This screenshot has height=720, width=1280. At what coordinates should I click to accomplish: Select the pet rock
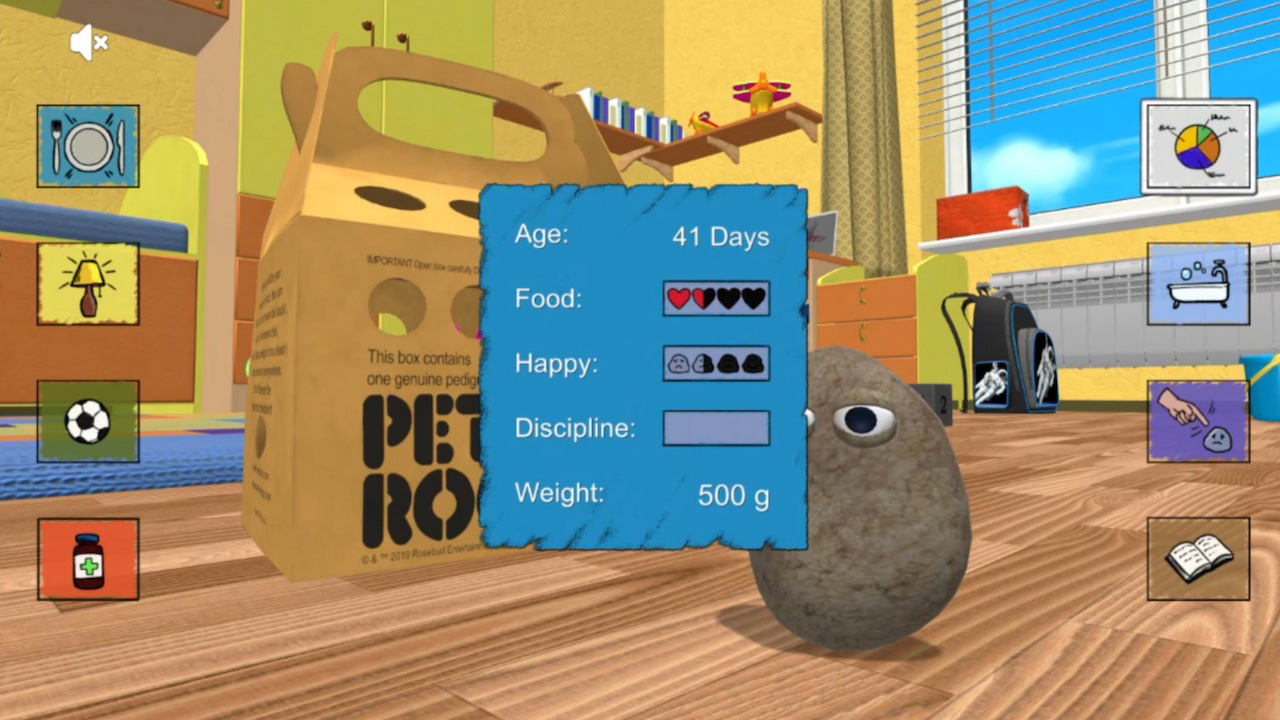860,520
